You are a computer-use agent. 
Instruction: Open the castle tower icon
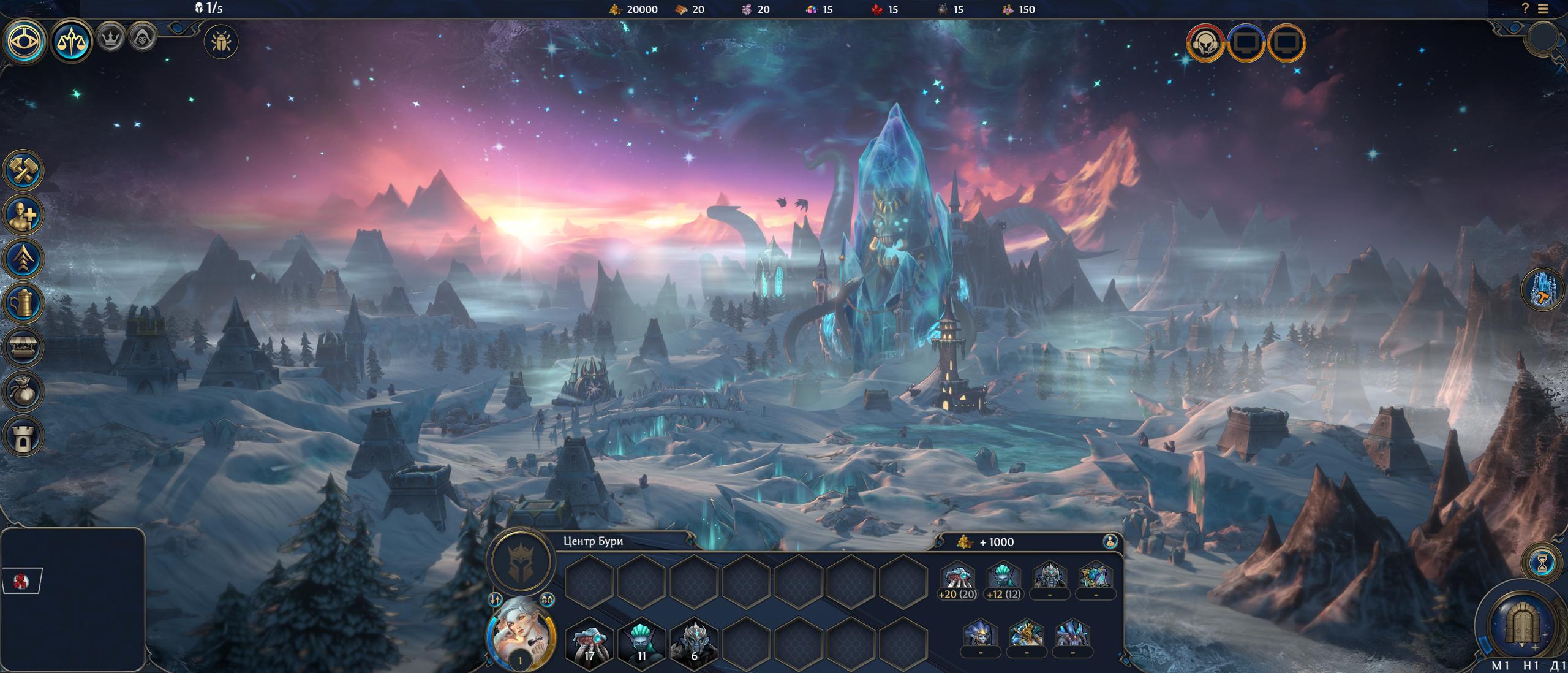click(24, 436)
